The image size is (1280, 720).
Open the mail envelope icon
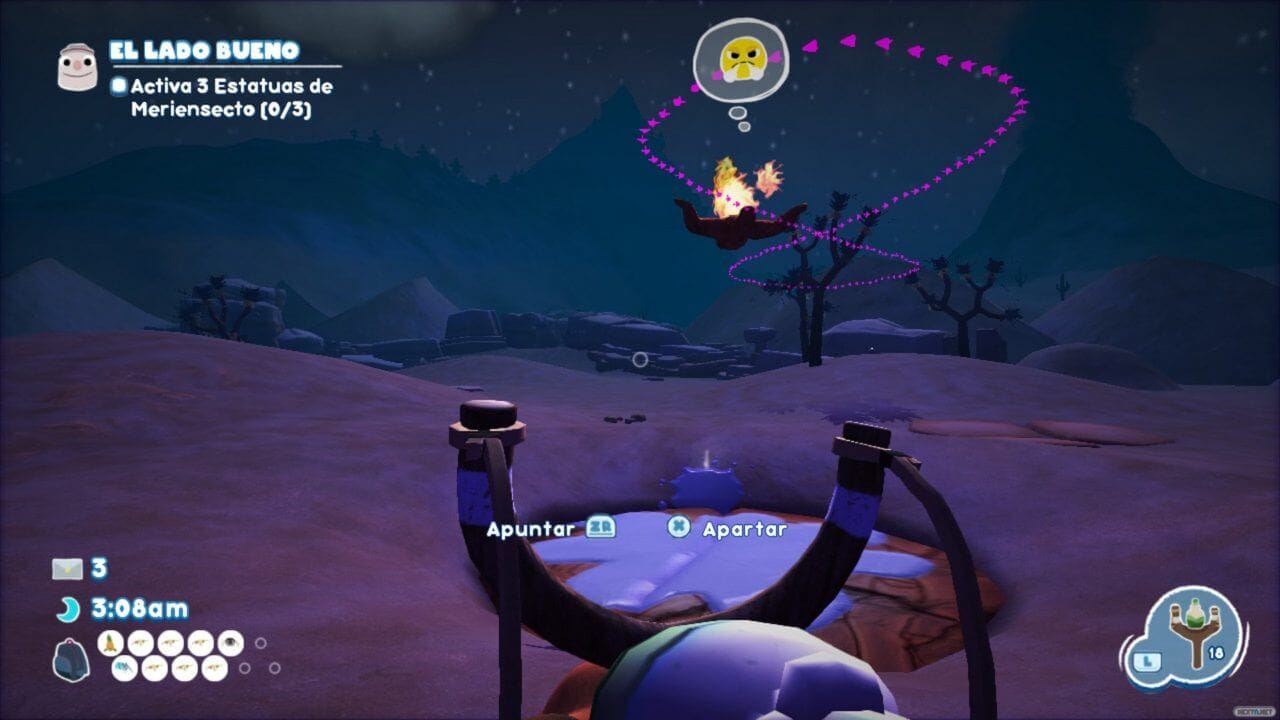[67, 569]
